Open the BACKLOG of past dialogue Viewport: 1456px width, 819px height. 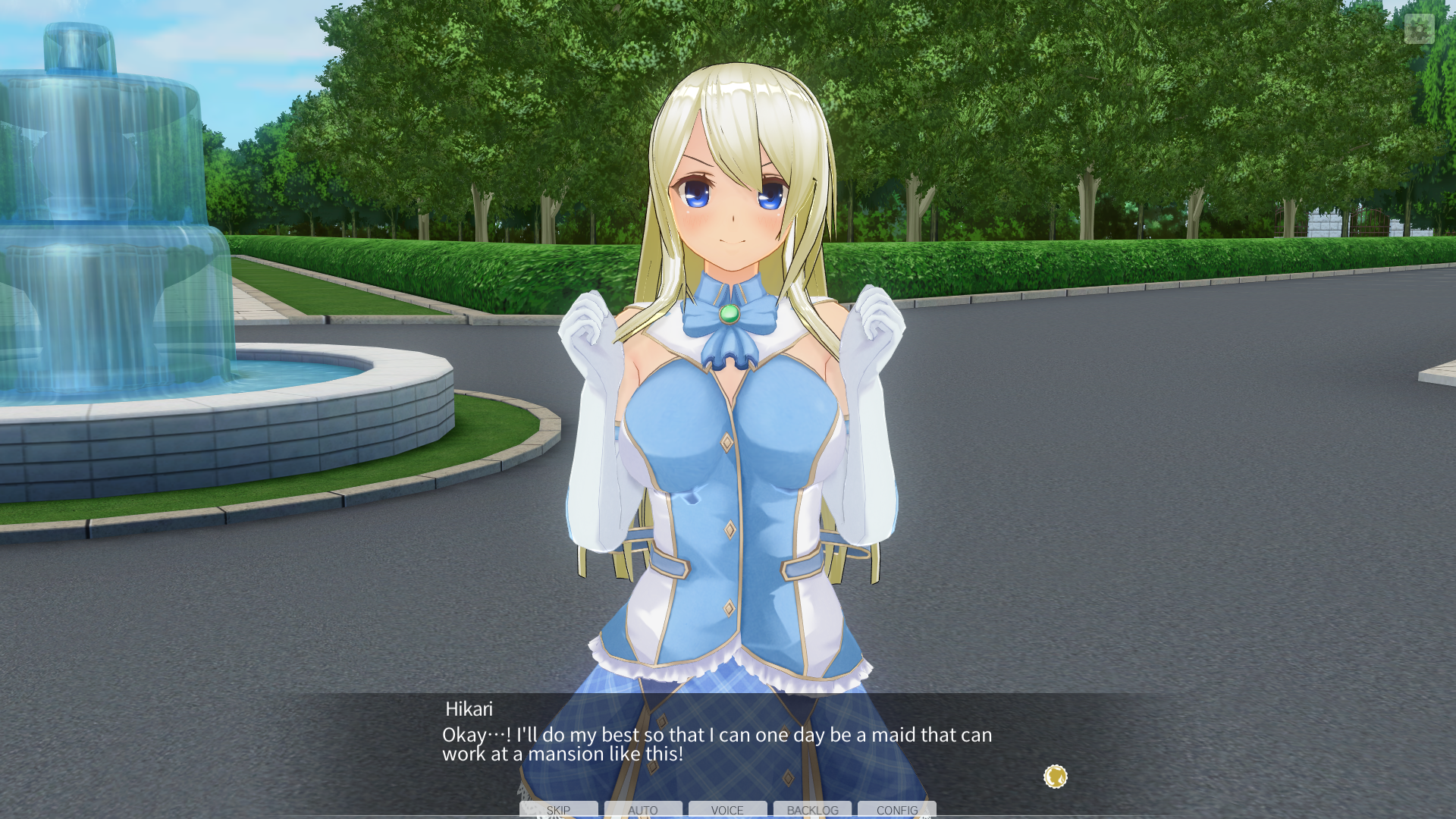pos(812,809)
